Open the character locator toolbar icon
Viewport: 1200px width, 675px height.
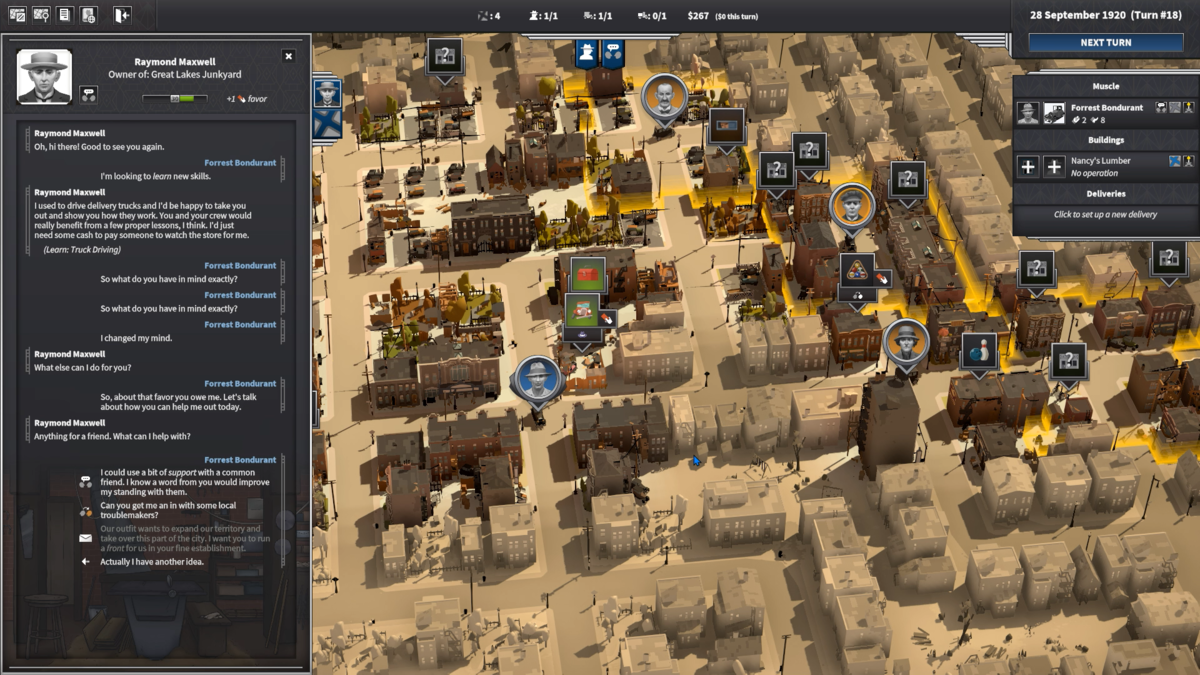point(89,15)
